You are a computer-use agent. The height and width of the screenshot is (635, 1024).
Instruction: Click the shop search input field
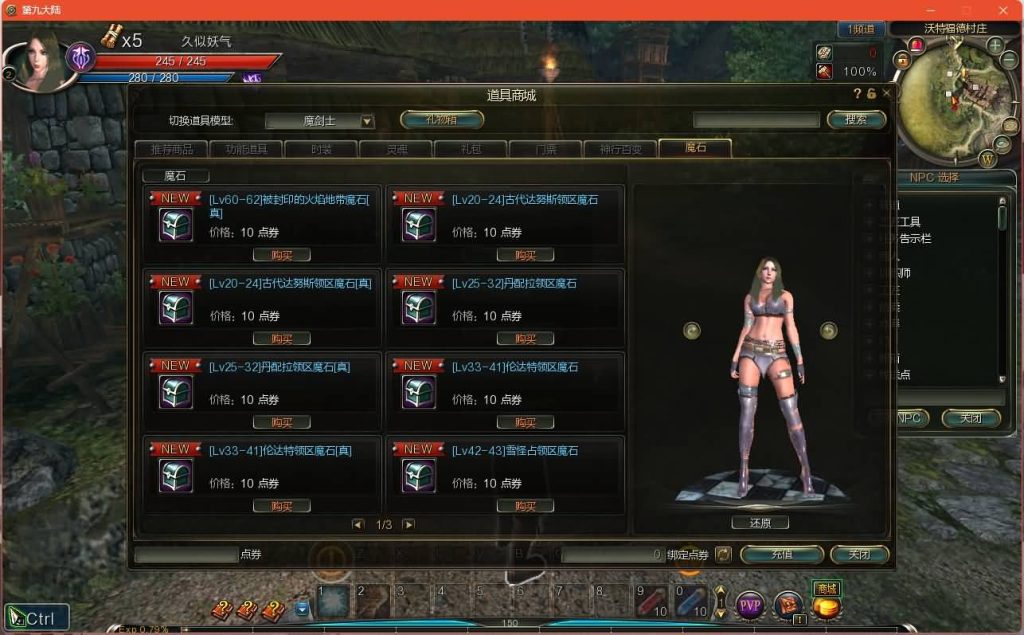pos(756,120)
